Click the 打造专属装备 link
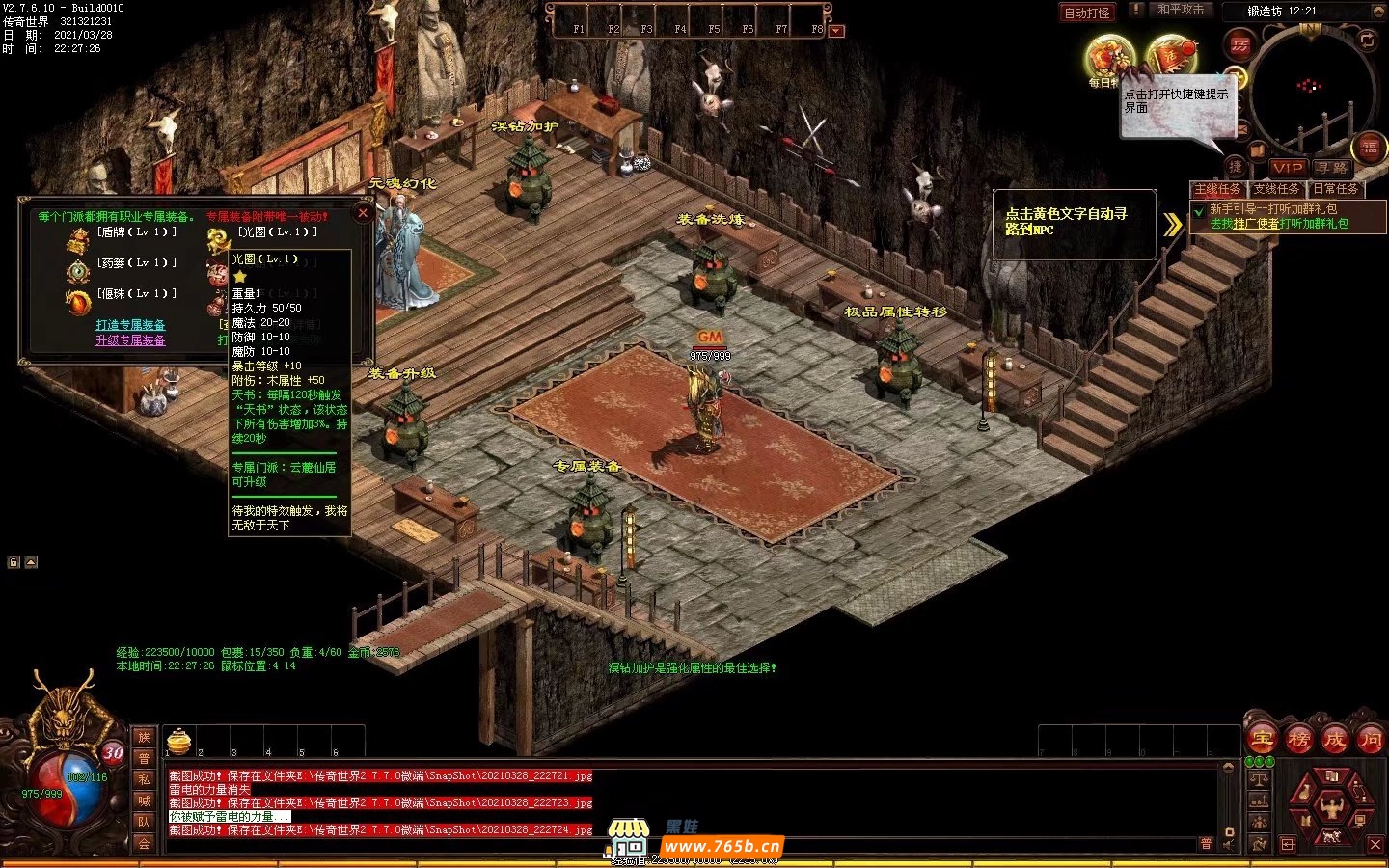Image resolution: width=1389 pixels, height=868 pixels. click(x=130, y=325)
